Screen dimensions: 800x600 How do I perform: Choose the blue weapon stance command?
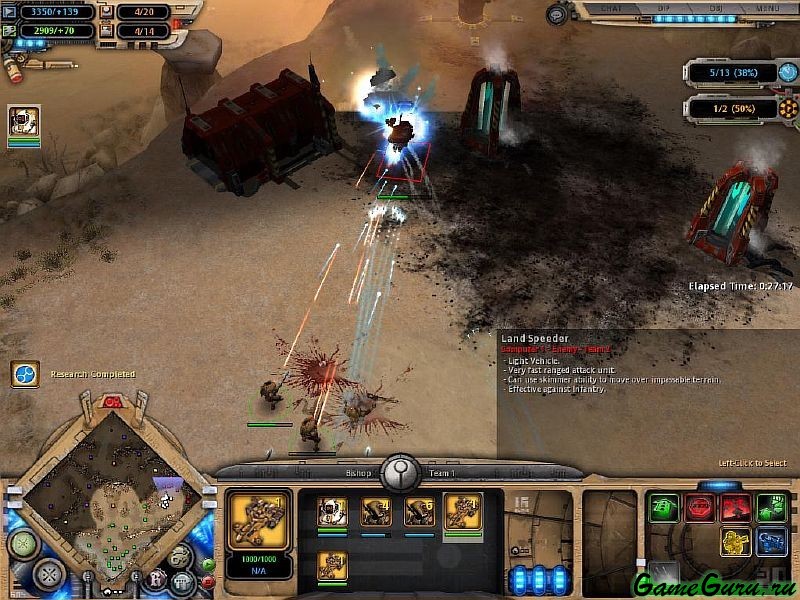coord(771,542)
